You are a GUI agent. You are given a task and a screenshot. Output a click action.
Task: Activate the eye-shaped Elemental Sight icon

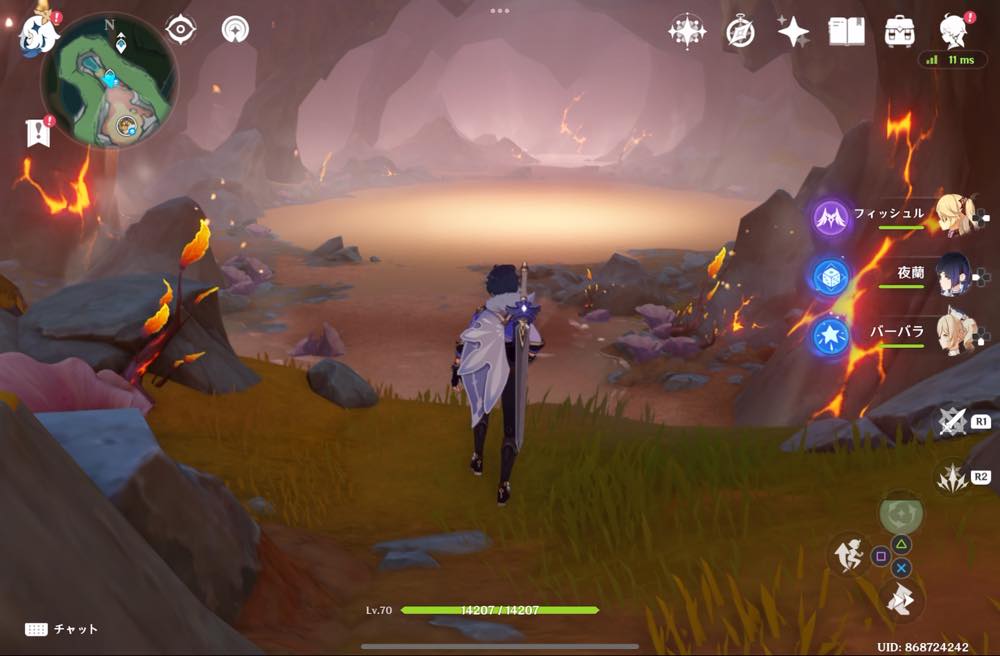click(181, 30)
